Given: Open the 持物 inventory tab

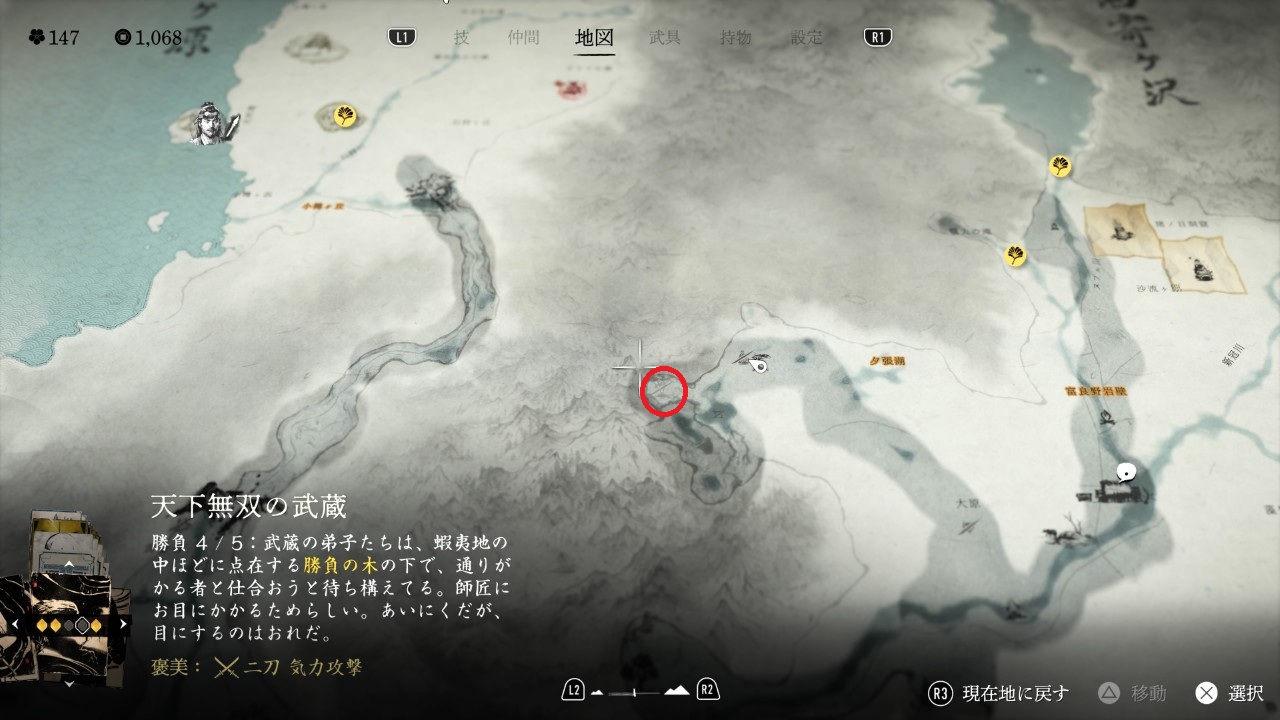Looking at the screenshot, I should click(x=736, y=38).
